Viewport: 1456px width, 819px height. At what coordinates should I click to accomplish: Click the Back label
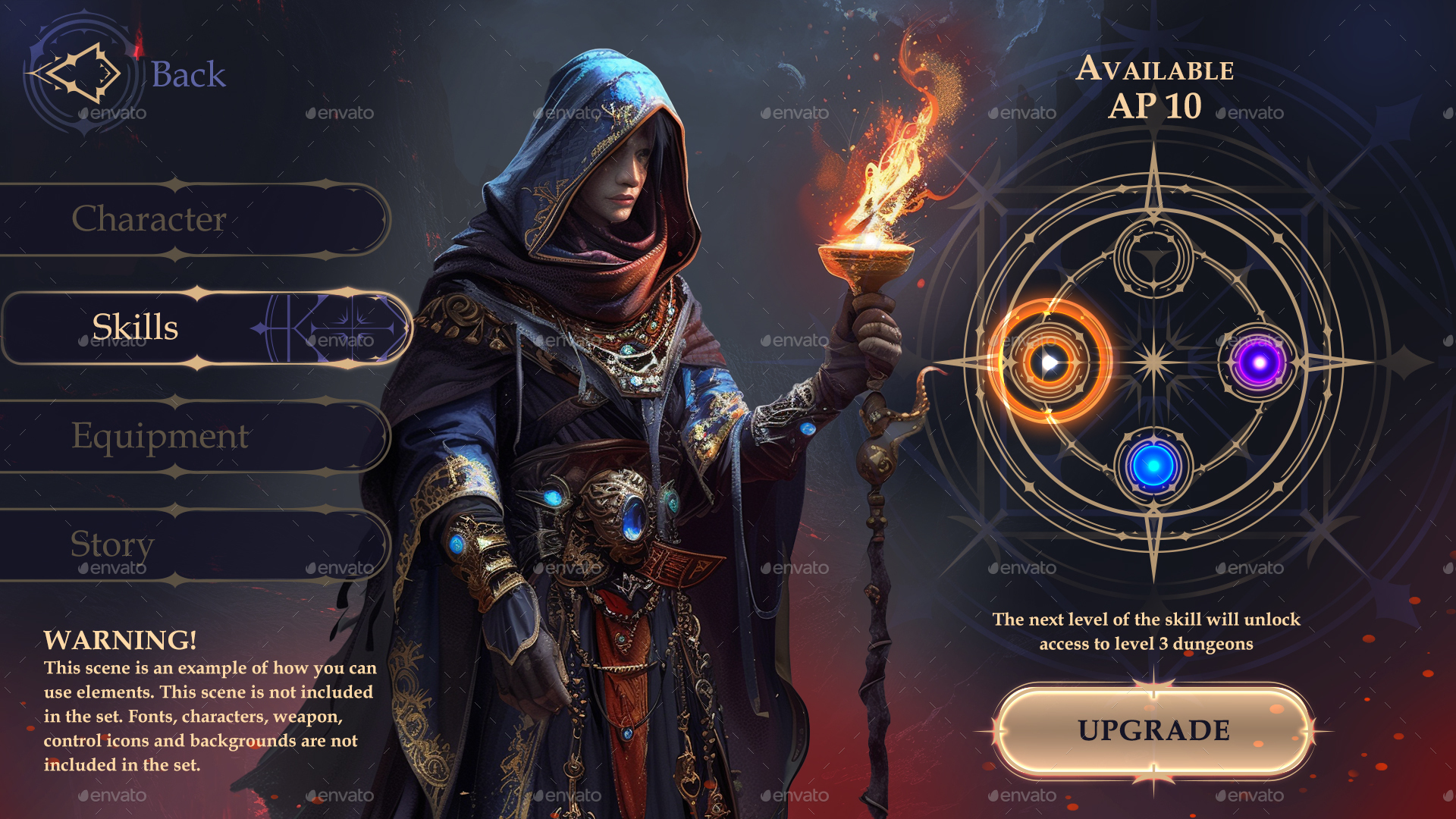click(x=188, y=74)
